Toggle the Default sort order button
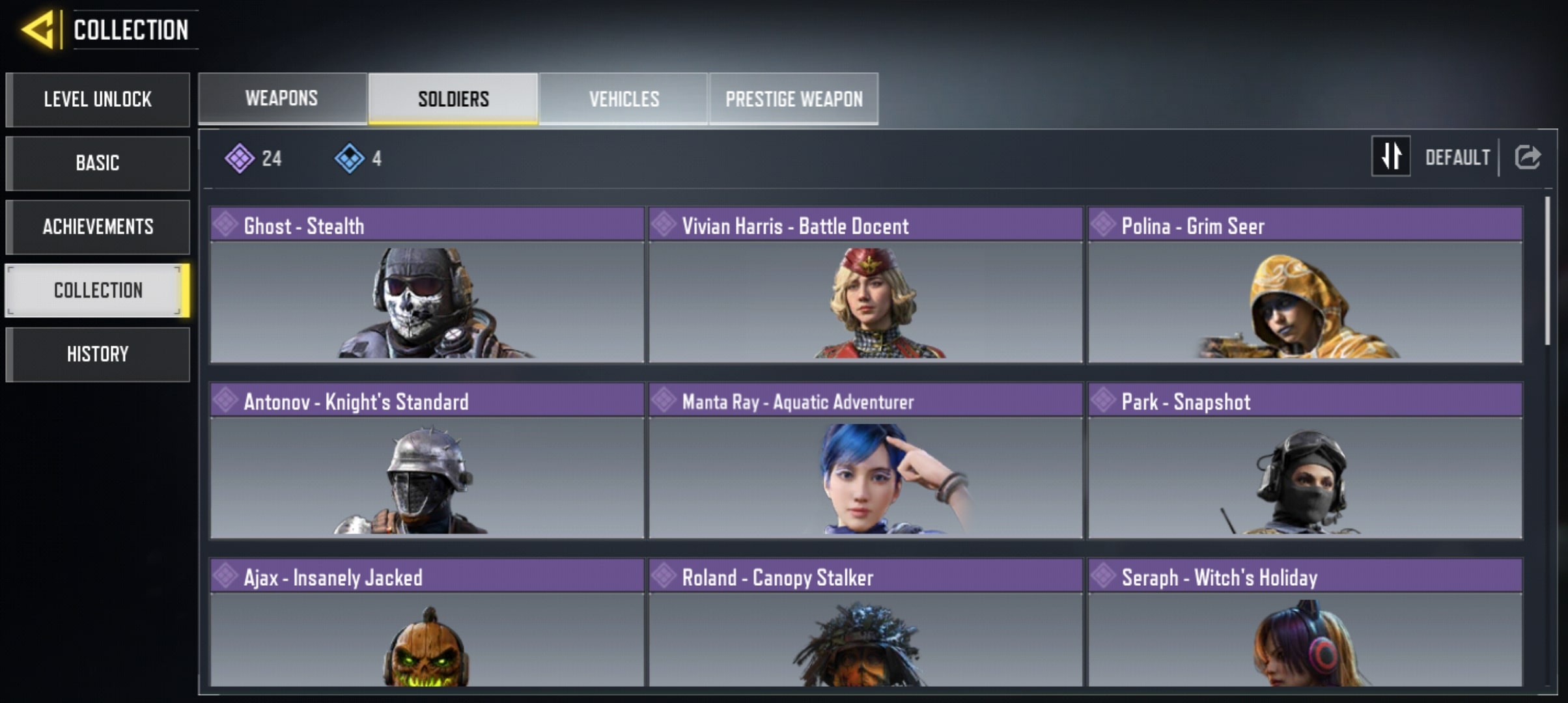Viewport: 1568px width, 703px height. tap(1391, 156)
